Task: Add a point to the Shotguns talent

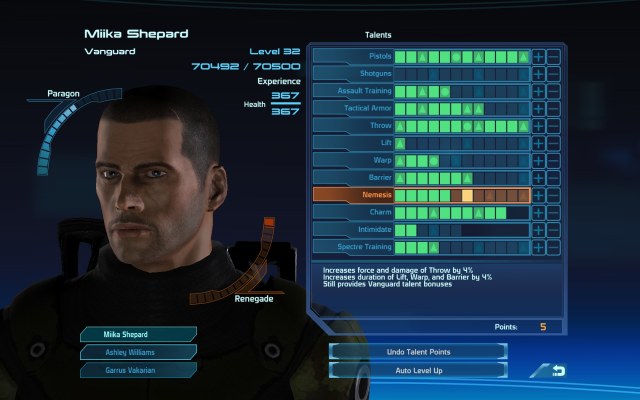Action: (x=538, y=74)
